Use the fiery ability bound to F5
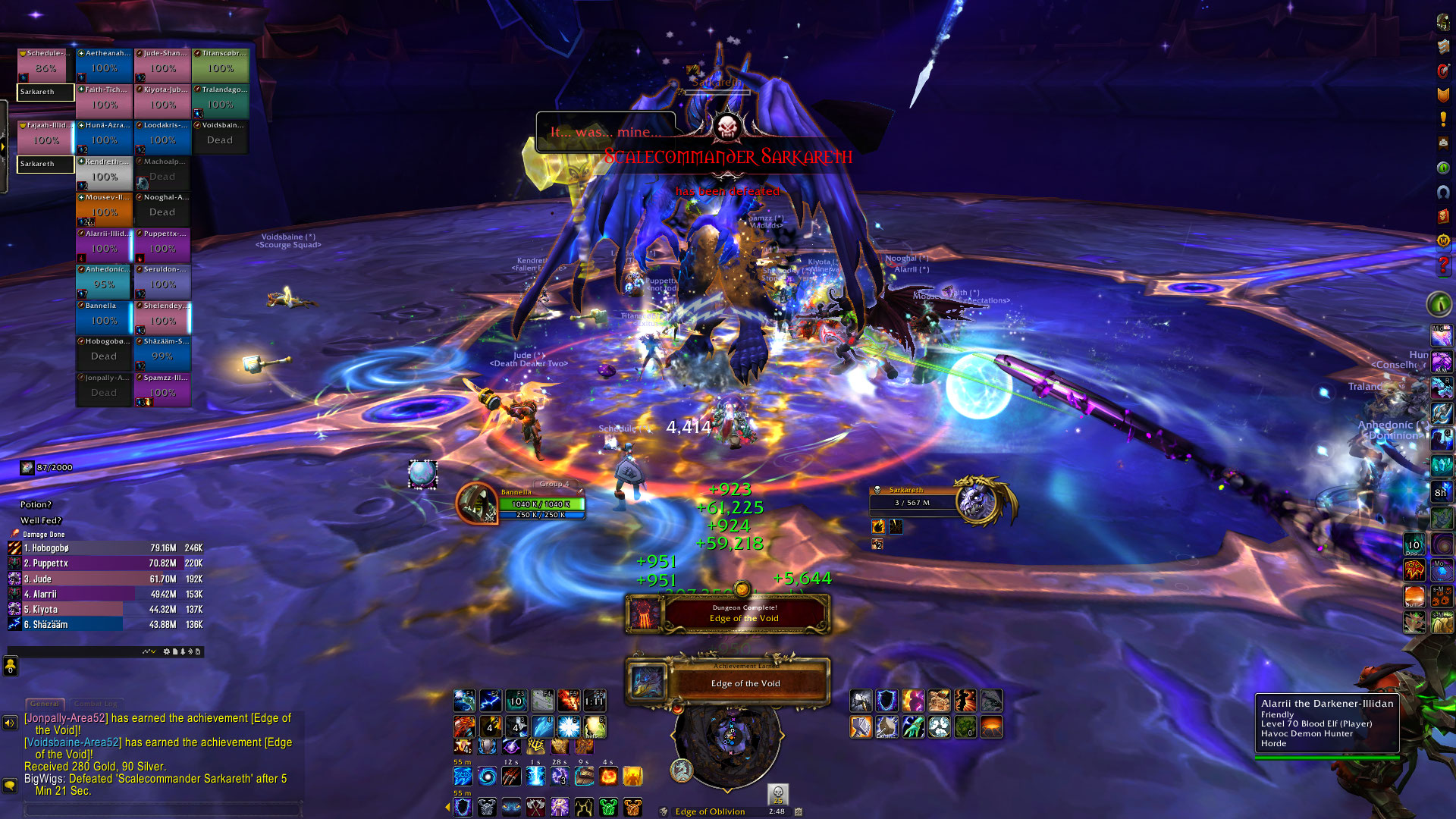The image size is (1456, 819). tap(569, 700)
